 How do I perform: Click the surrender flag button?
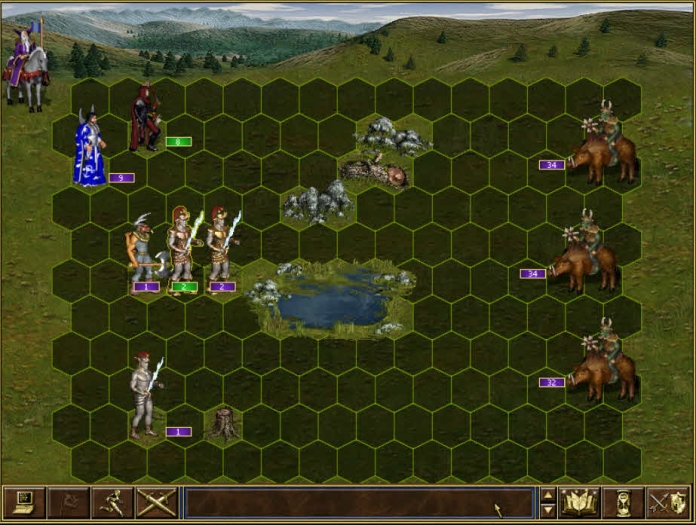(x=68, y=502)
